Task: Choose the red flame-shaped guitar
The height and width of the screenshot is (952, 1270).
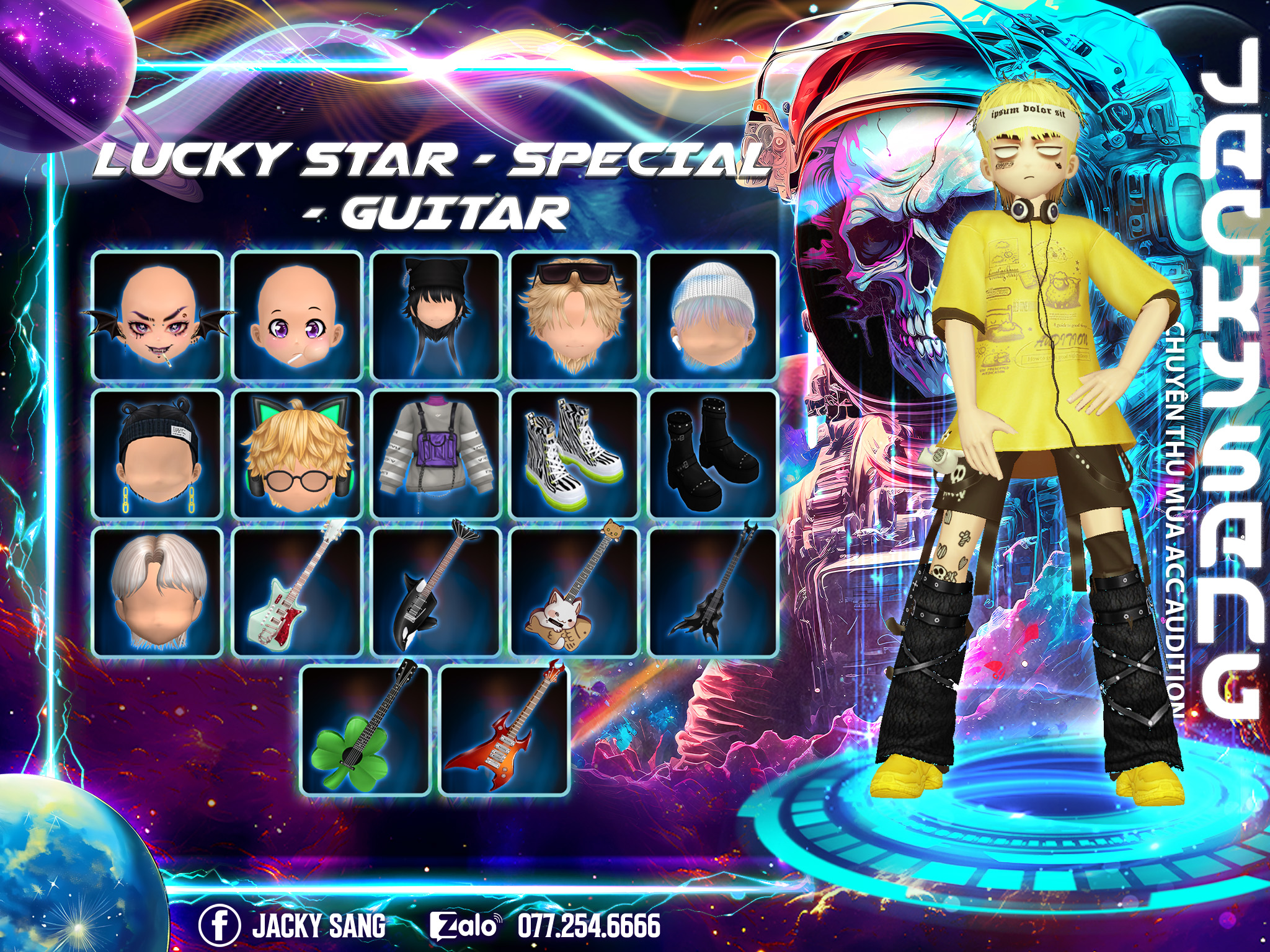Action: click(x=505, y=731)
